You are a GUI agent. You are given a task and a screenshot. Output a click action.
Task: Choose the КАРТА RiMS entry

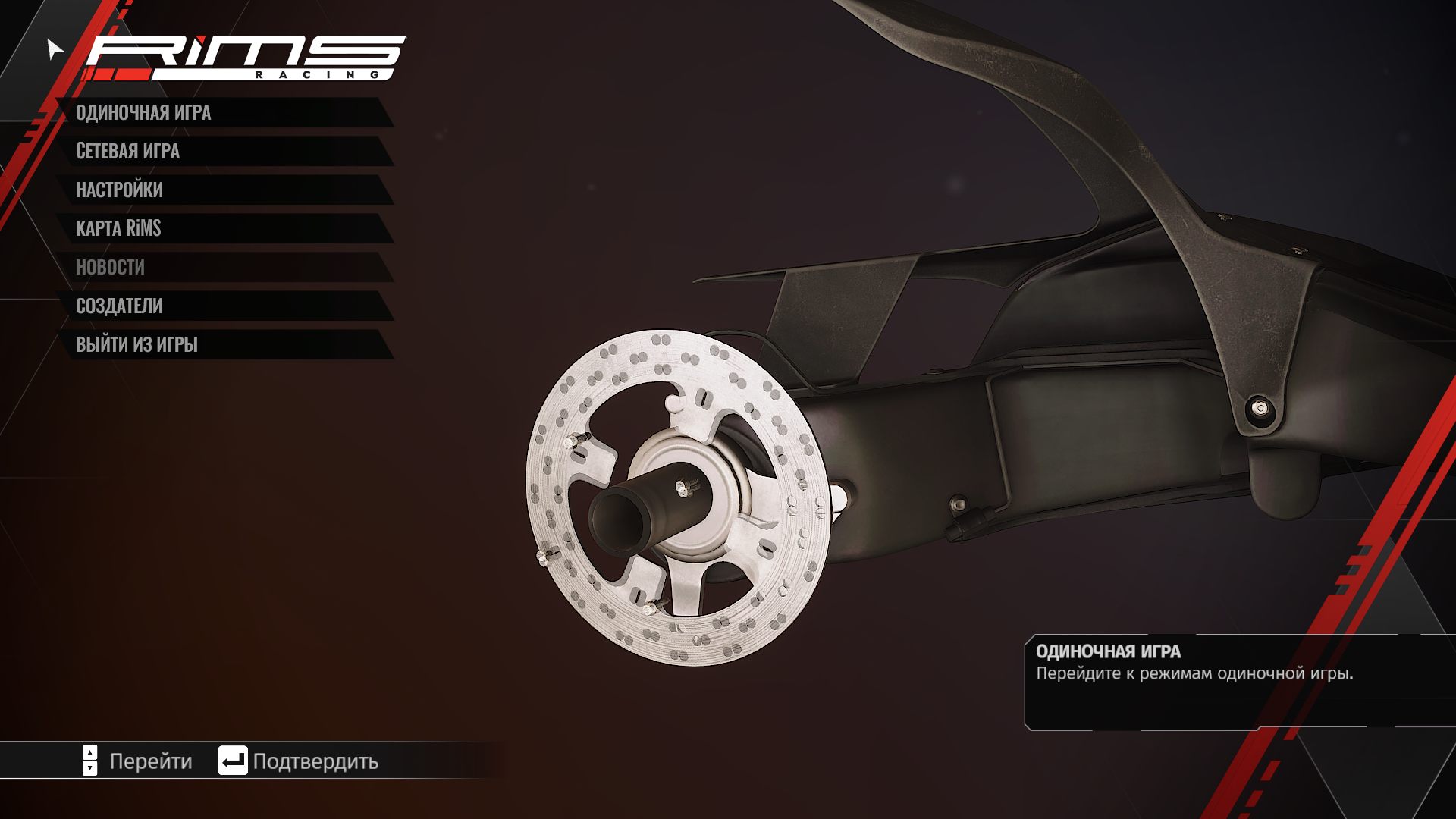coord(118,229)
